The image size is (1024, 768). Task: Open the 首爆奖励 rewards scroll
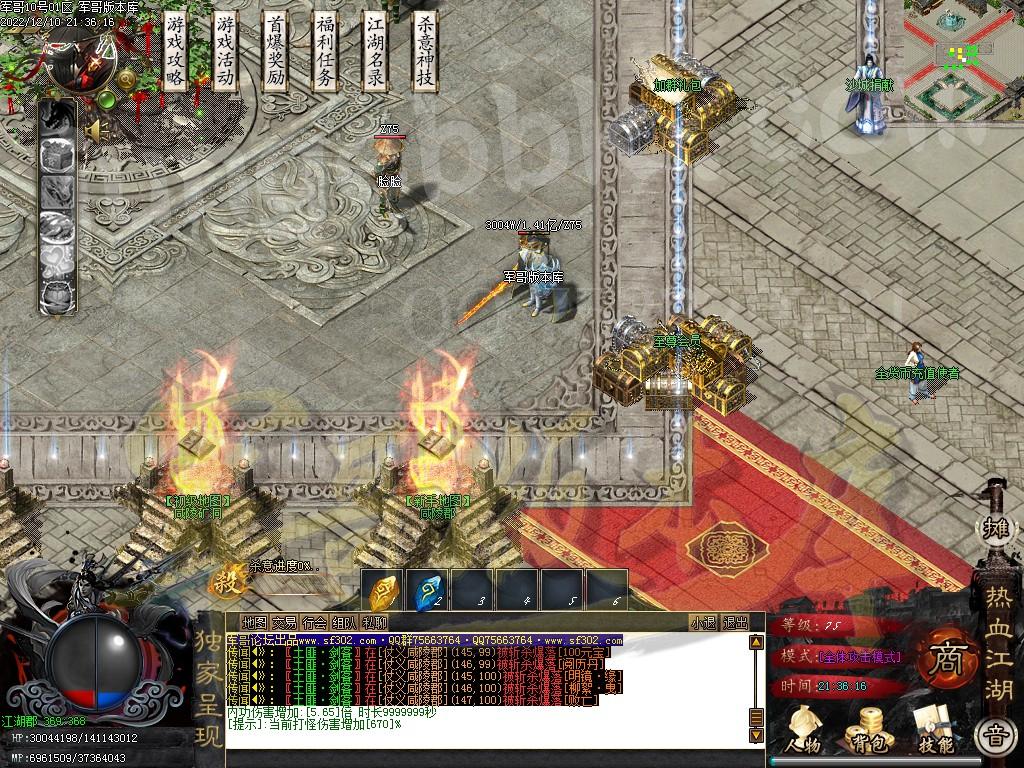tap(276, 52)
